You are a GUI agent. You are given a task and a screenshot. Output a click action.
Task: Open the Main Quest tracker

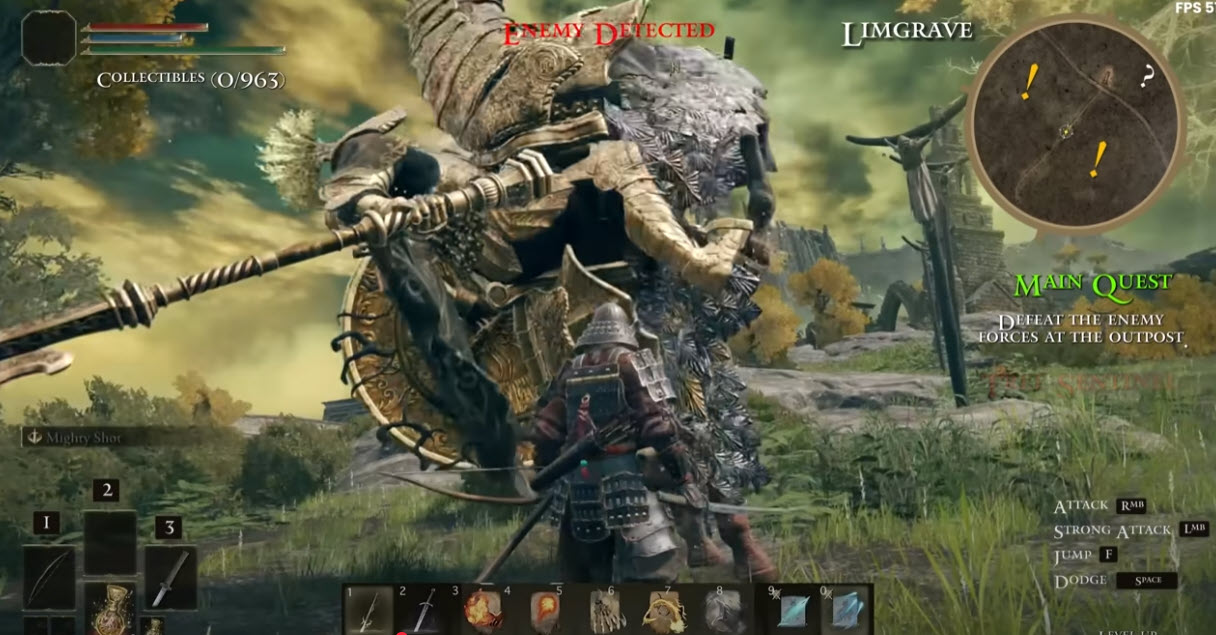pos(1092,285)
